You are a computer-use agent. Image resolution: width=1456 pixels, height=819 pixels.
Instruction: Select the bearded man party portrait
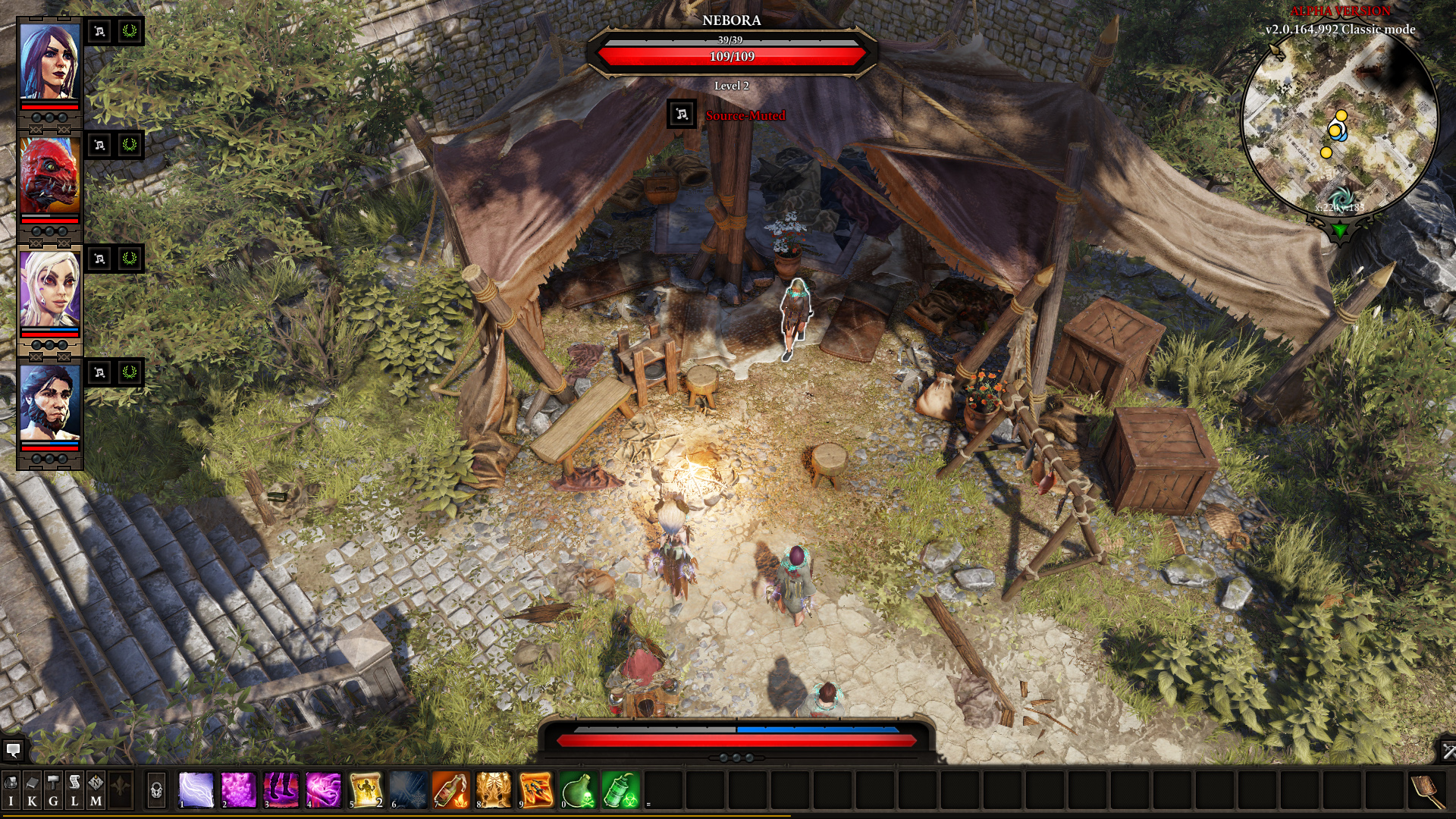pyautogui.click(x=49, y=403)
